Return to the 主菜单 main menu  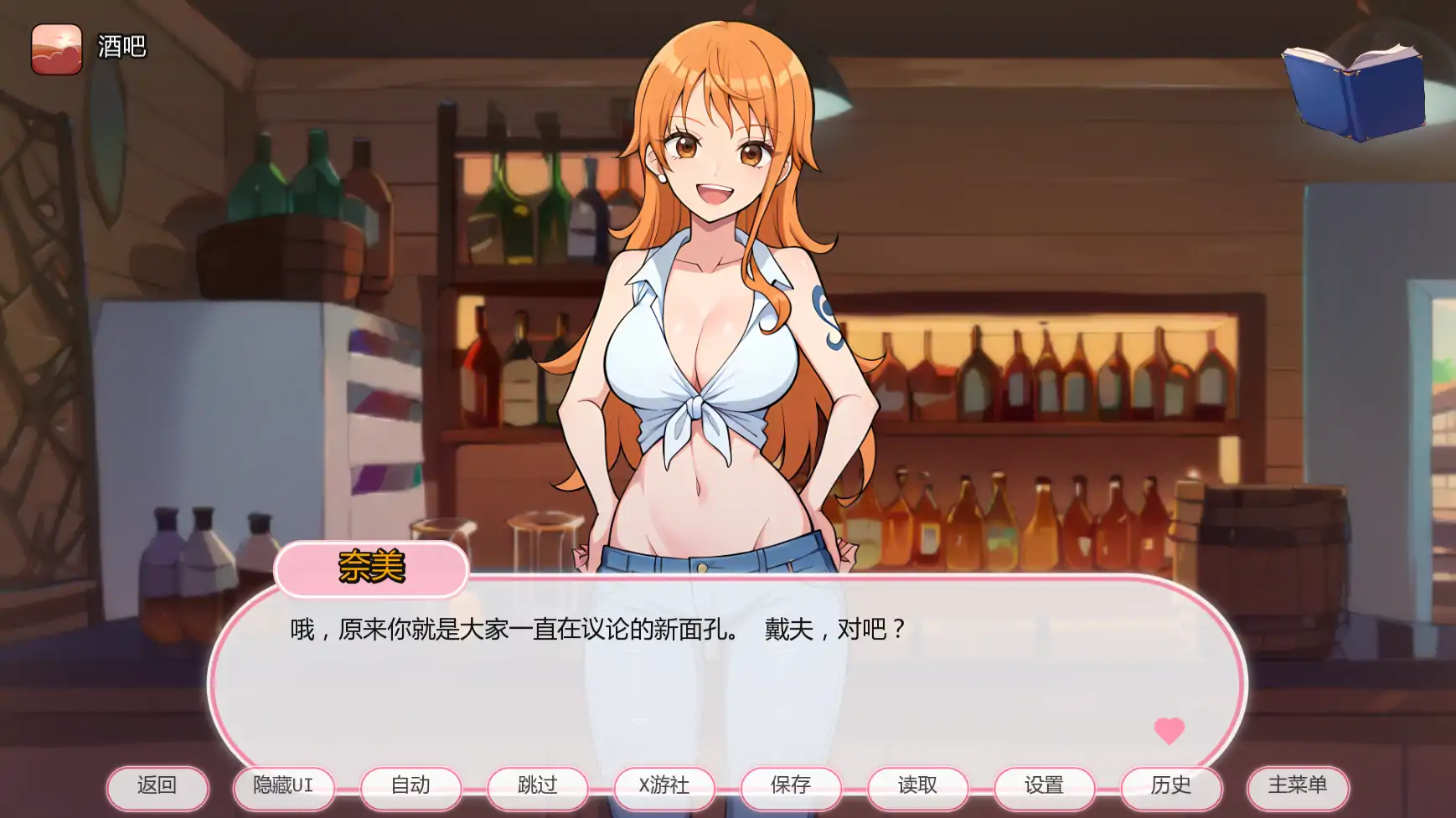[1298, 787]
